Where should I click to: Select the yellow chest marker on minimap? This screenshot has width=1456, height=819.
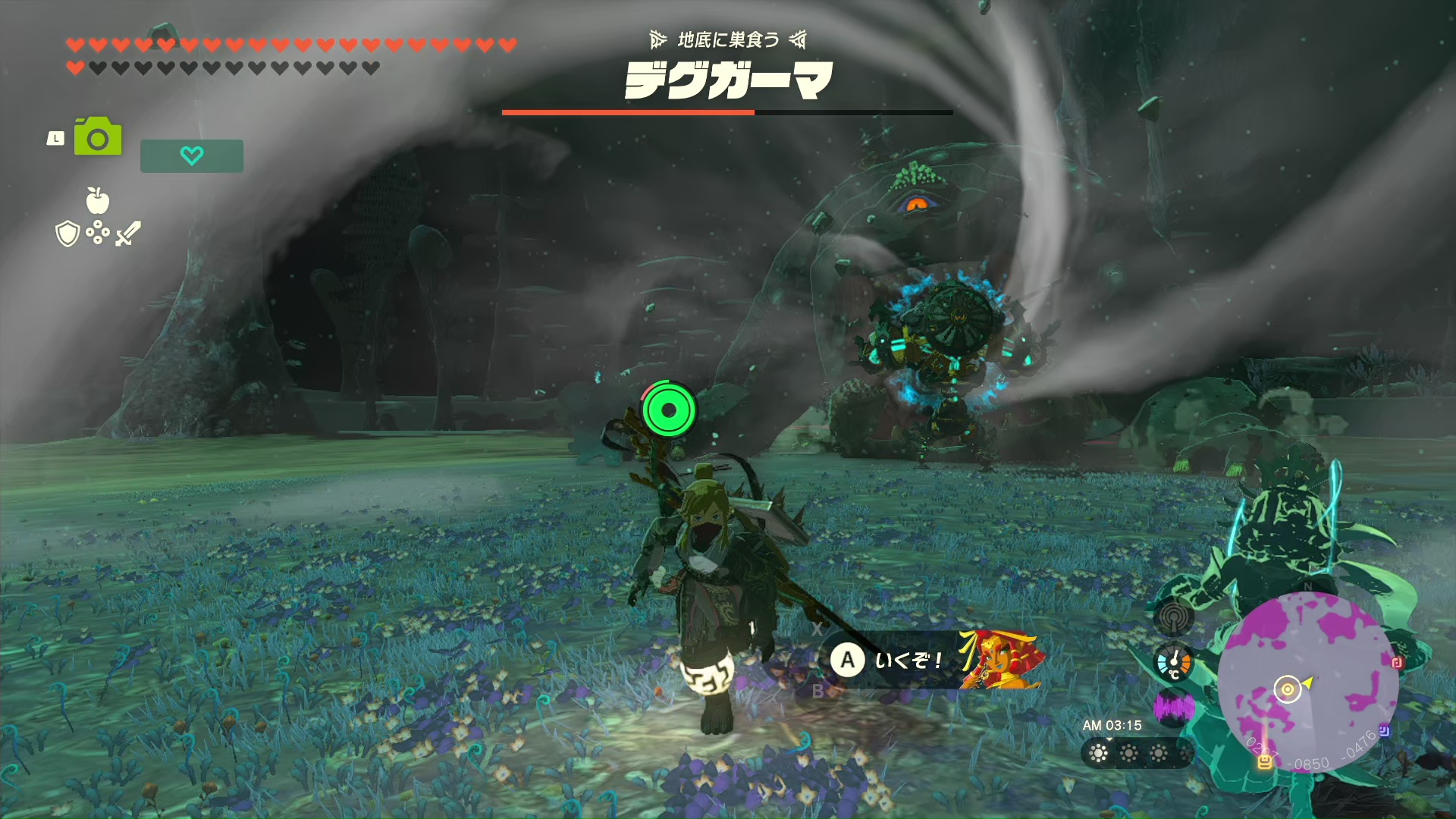(x=1264, y=761)
